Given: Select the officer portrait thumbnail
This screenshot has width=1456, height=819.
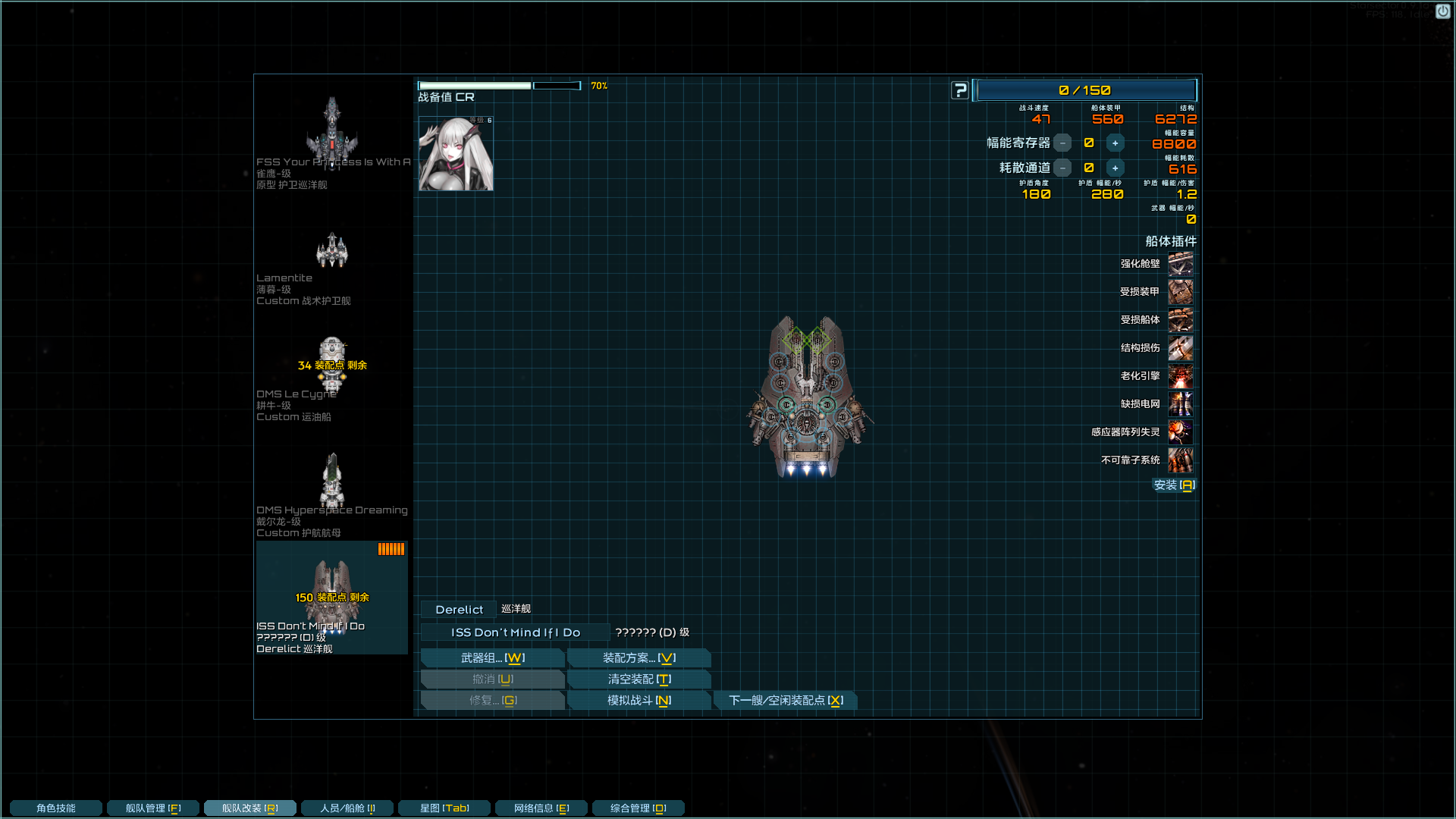Looking at the screenshot, I should coord(456,154).
